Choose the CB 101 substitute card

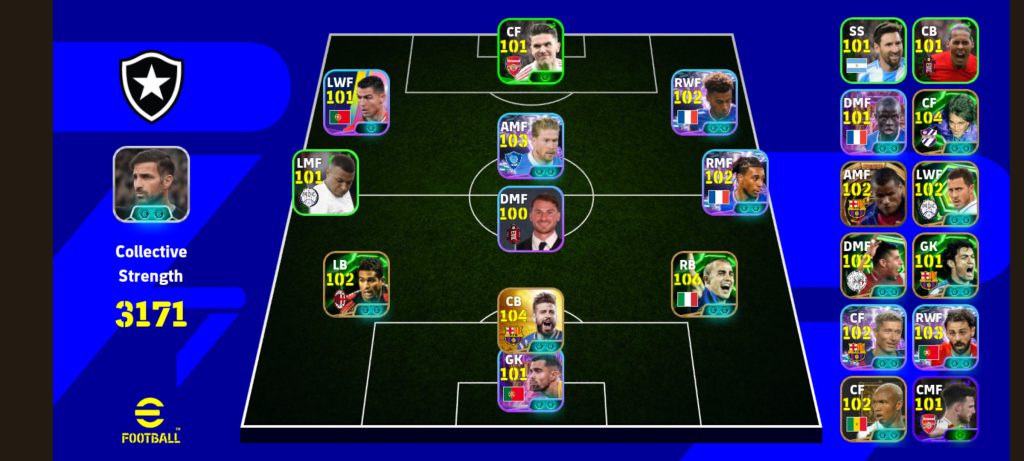(945, 50)
